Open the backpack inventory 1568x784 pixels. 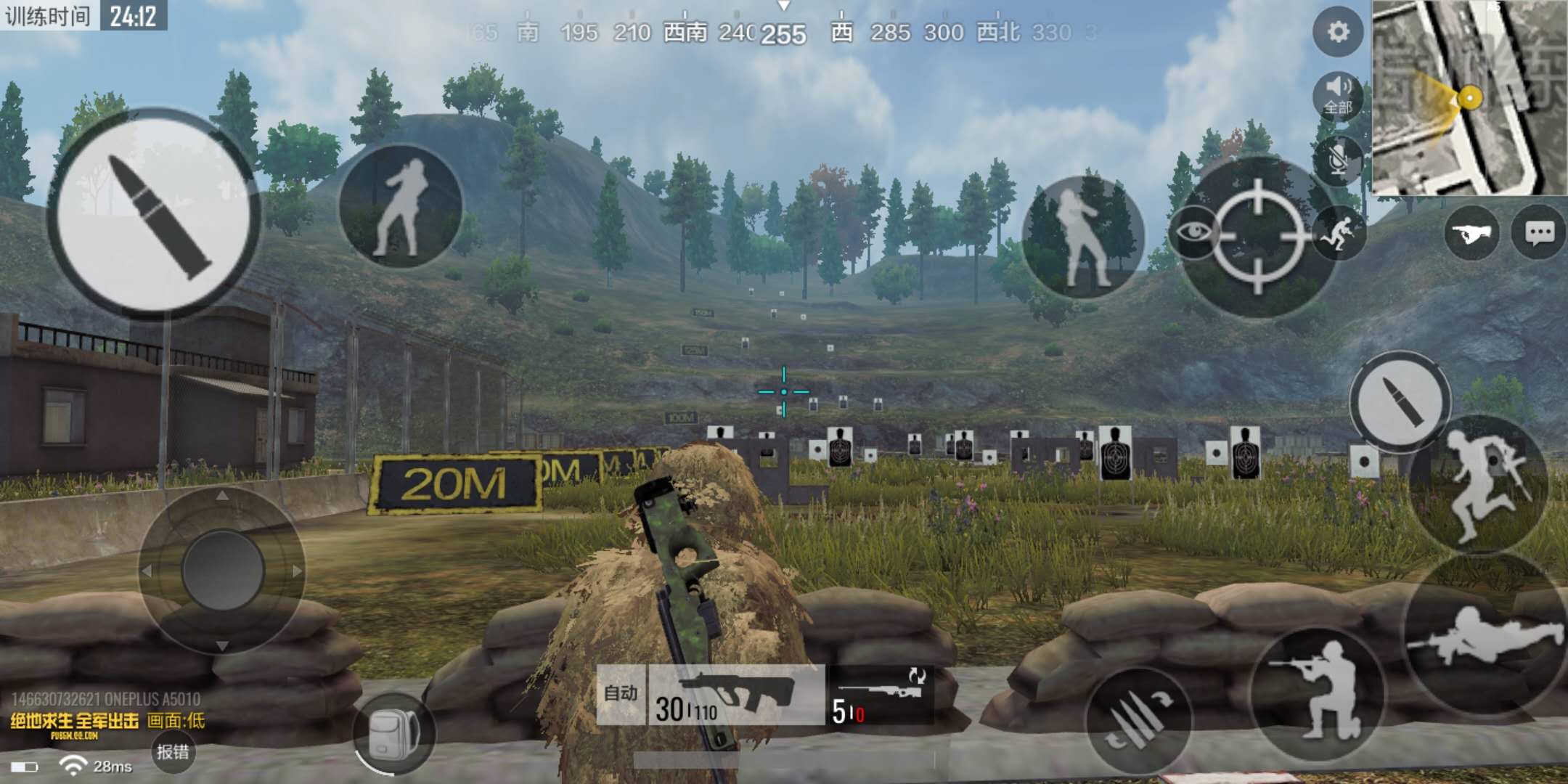point(394,732)
